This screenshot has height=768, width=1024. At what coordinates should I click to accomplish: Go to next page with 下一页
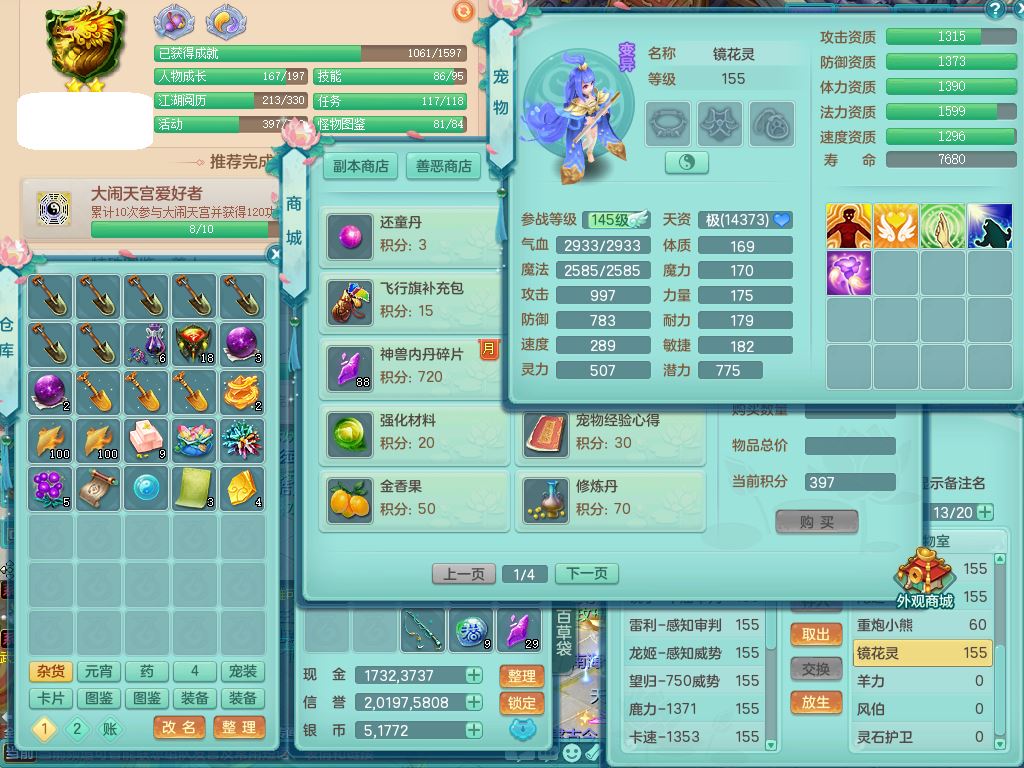point(586,574)
